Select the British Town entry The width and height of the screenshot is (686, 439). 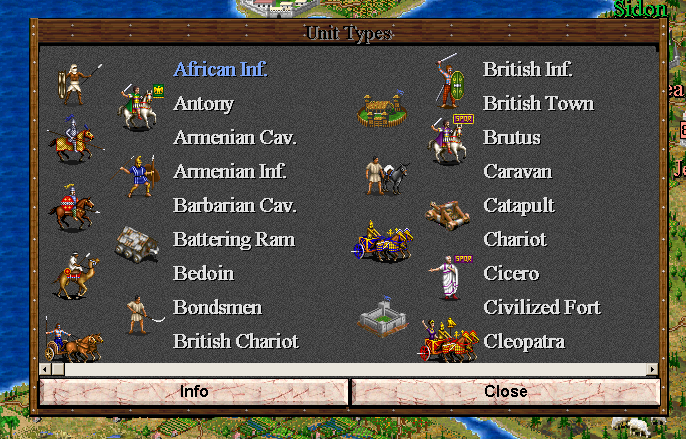click(x=538, y=103)
